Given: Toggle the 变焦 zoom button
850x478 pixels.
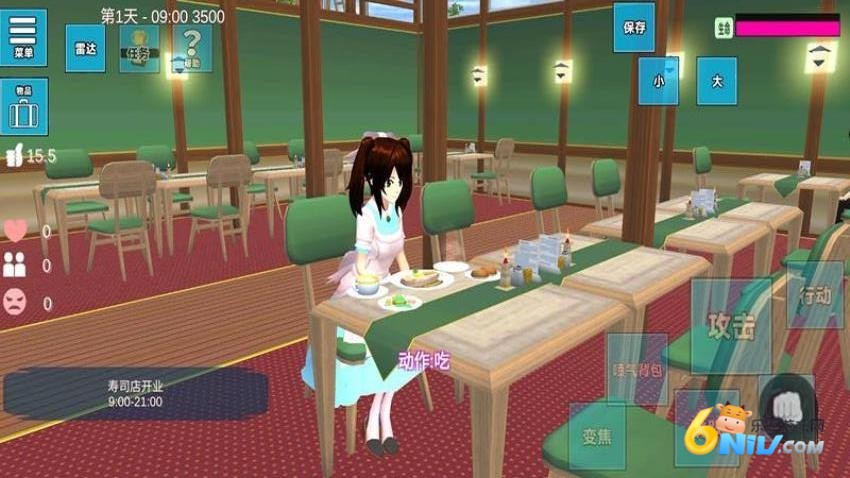Looking at the screenshot, I should [x=597, y=436].
